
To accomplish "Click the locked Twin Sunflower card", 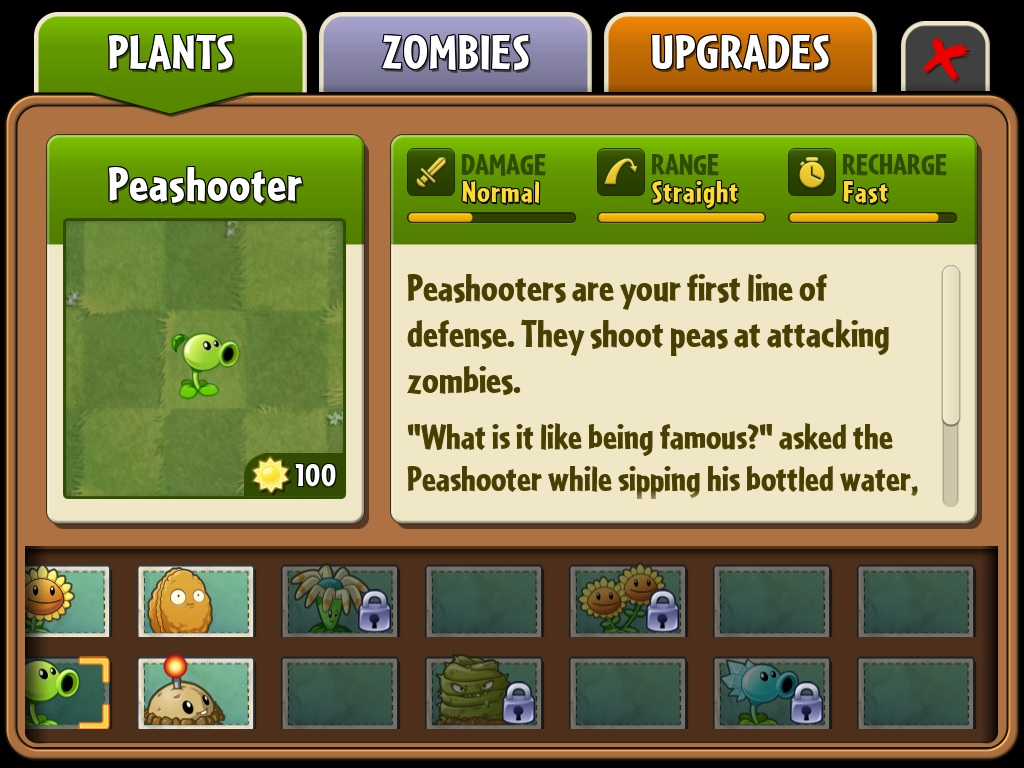I will 628,601.
